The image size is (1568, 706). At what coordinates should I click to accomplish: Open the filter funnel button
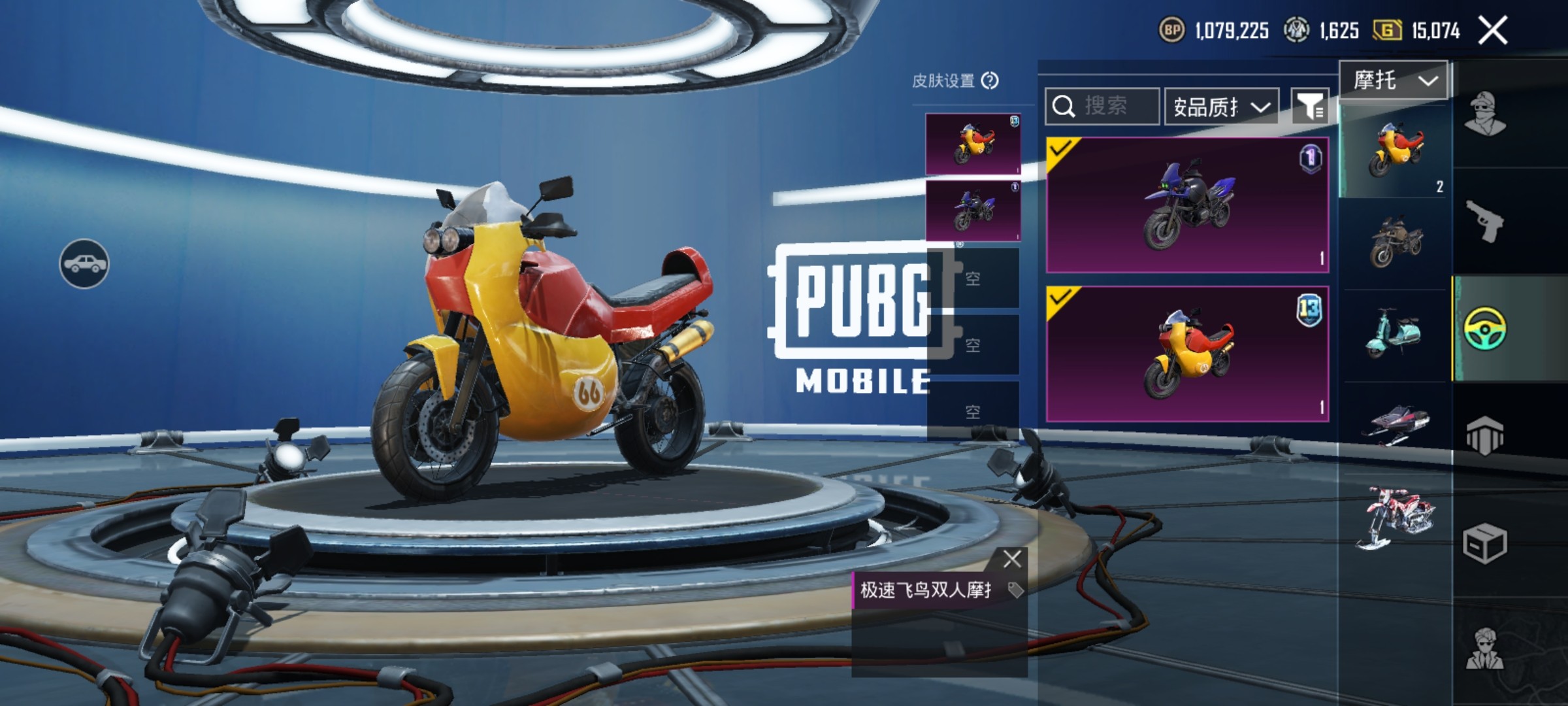tap(1310, 107)
